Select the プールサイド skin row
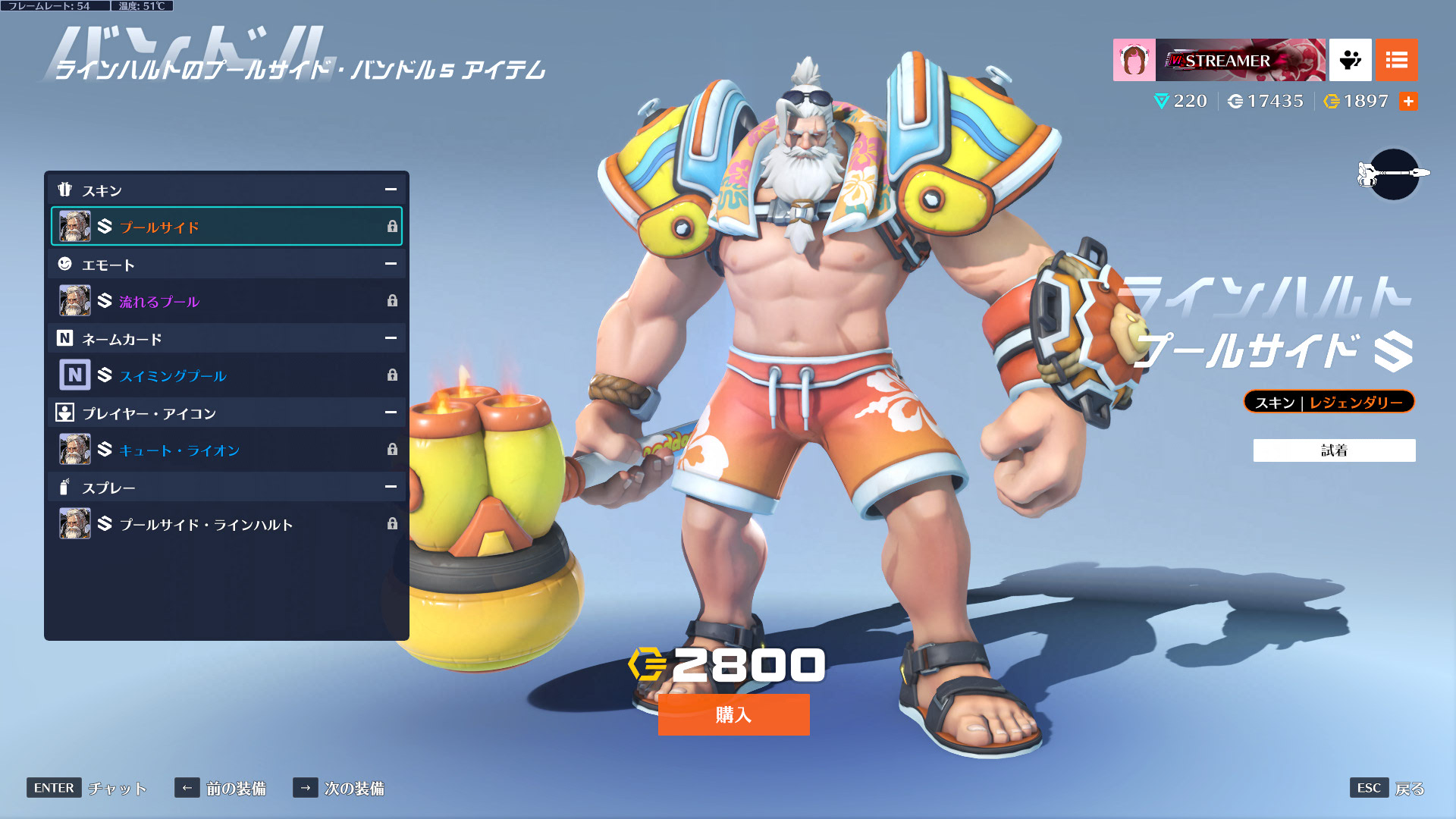 point(226,227)
